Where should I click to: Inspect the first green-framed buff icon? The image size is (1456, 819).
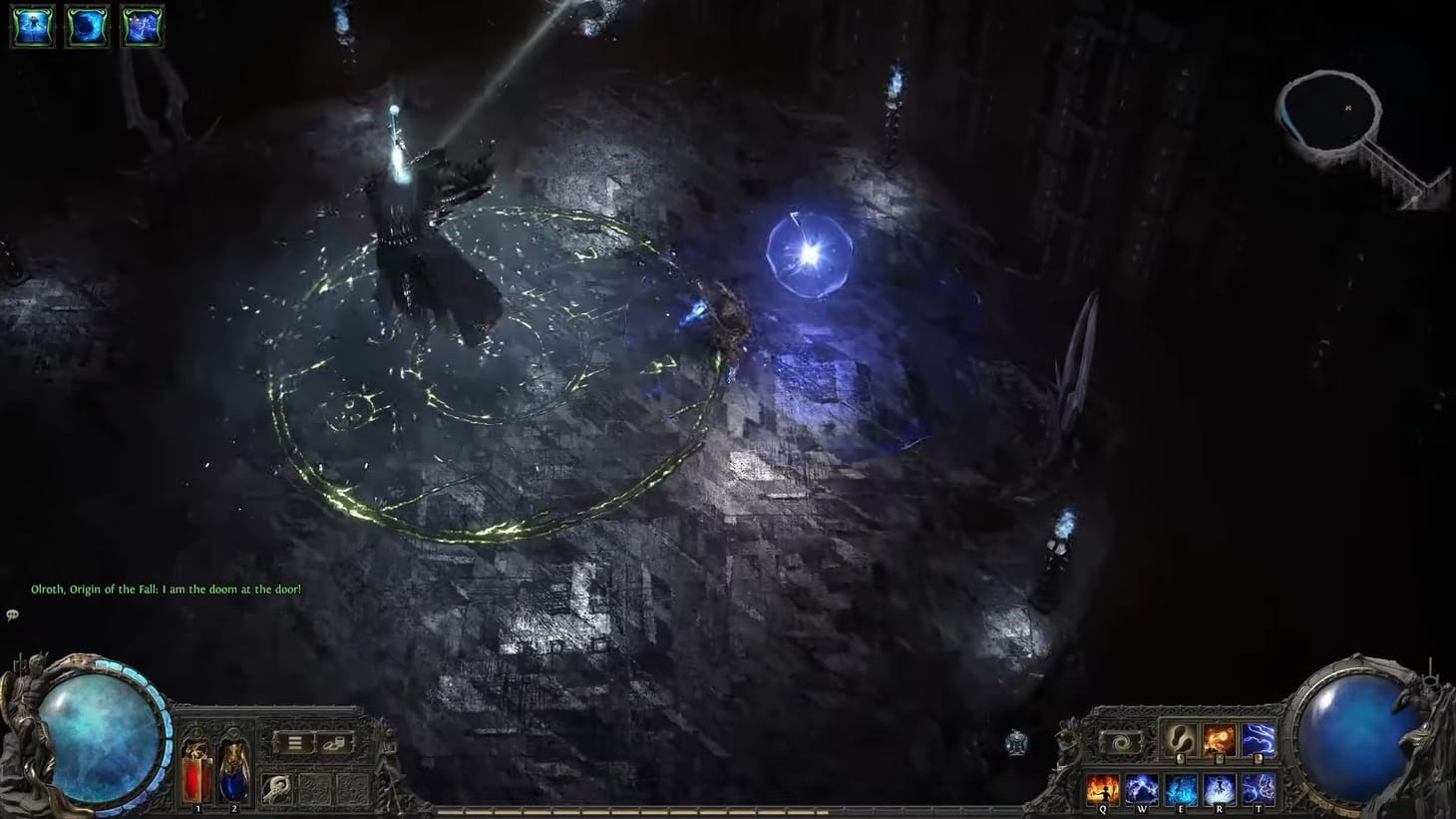click(x=31, y=26)
